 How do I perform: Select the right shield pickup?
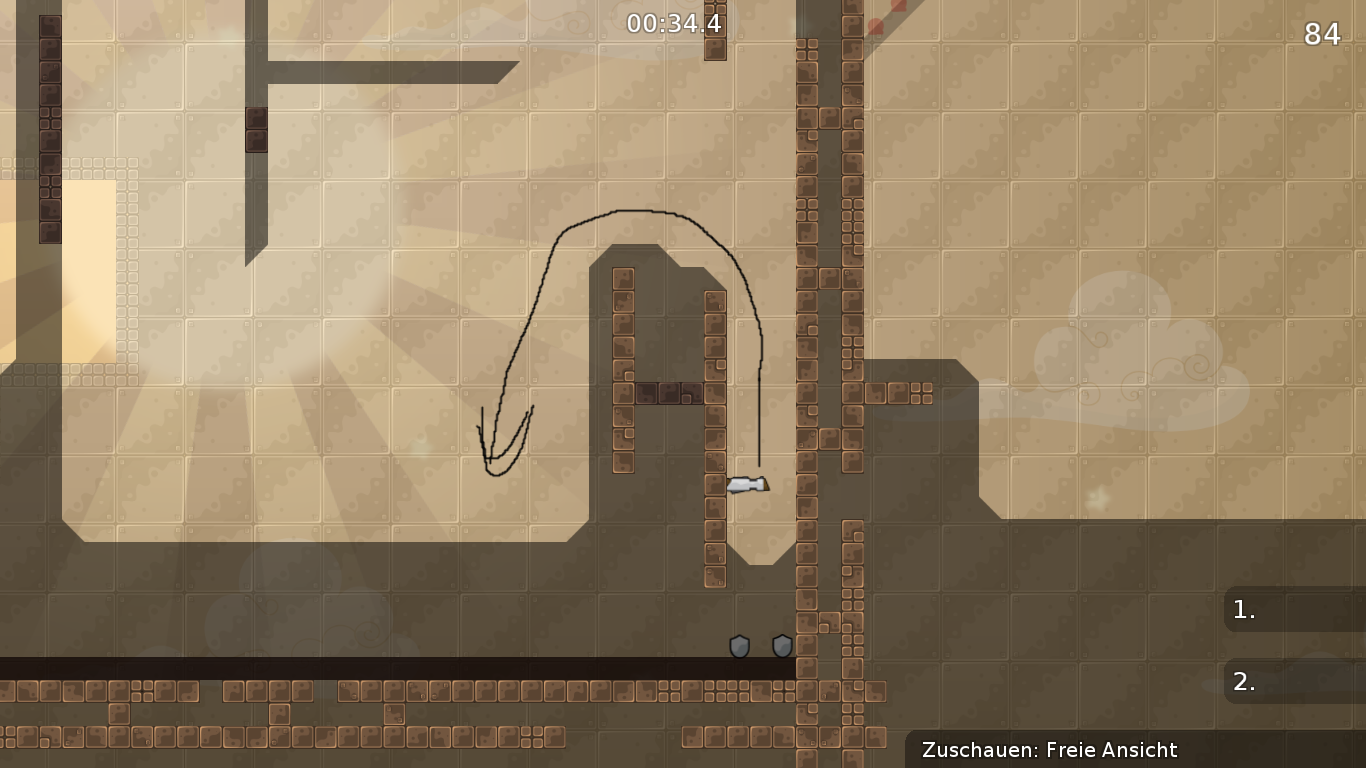pos(780,646)
